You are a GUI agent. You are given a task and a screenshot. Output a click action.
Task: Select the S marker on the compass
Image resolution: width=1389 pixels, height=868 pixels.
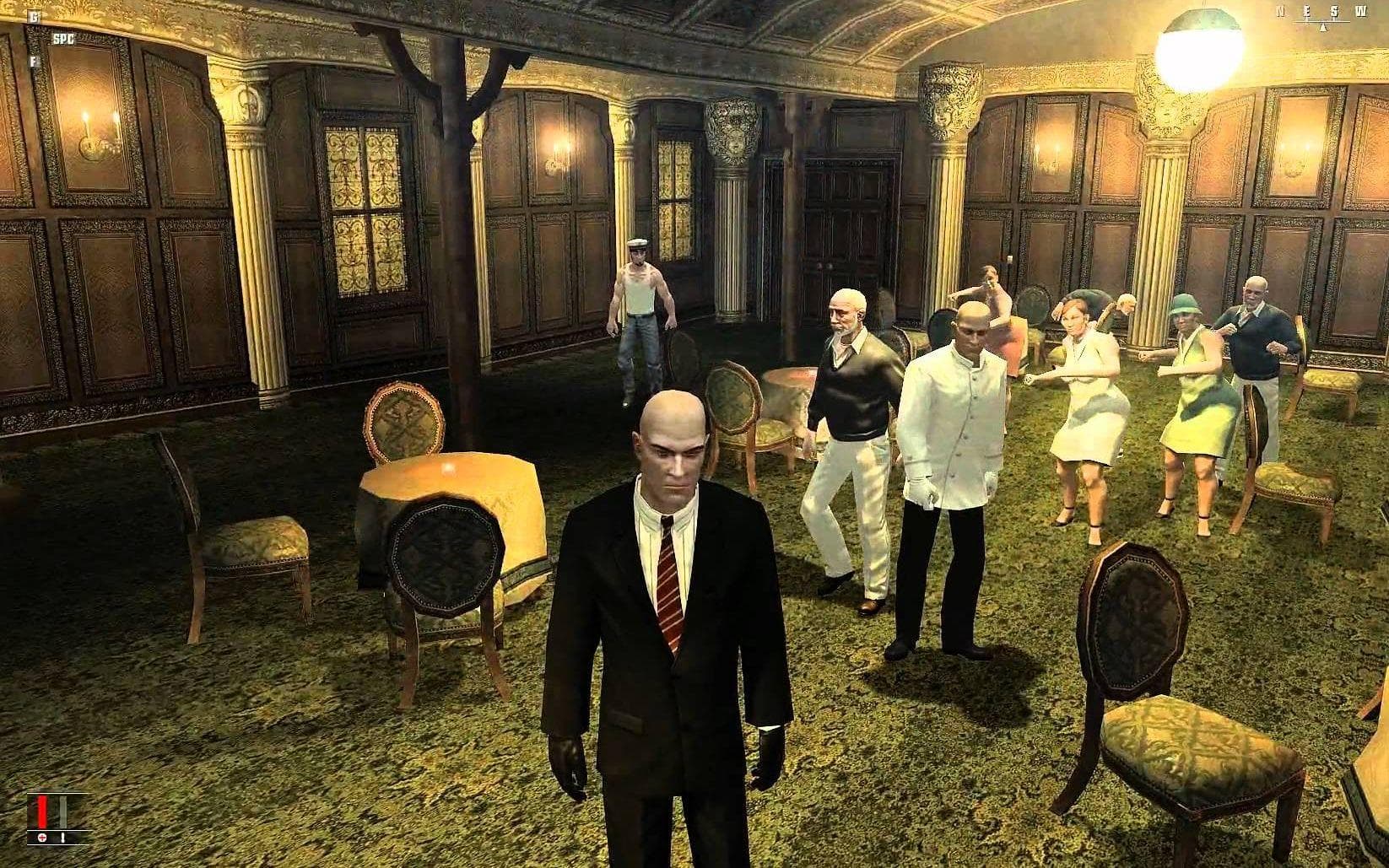pyautogui.click(x=1334, y=11)
